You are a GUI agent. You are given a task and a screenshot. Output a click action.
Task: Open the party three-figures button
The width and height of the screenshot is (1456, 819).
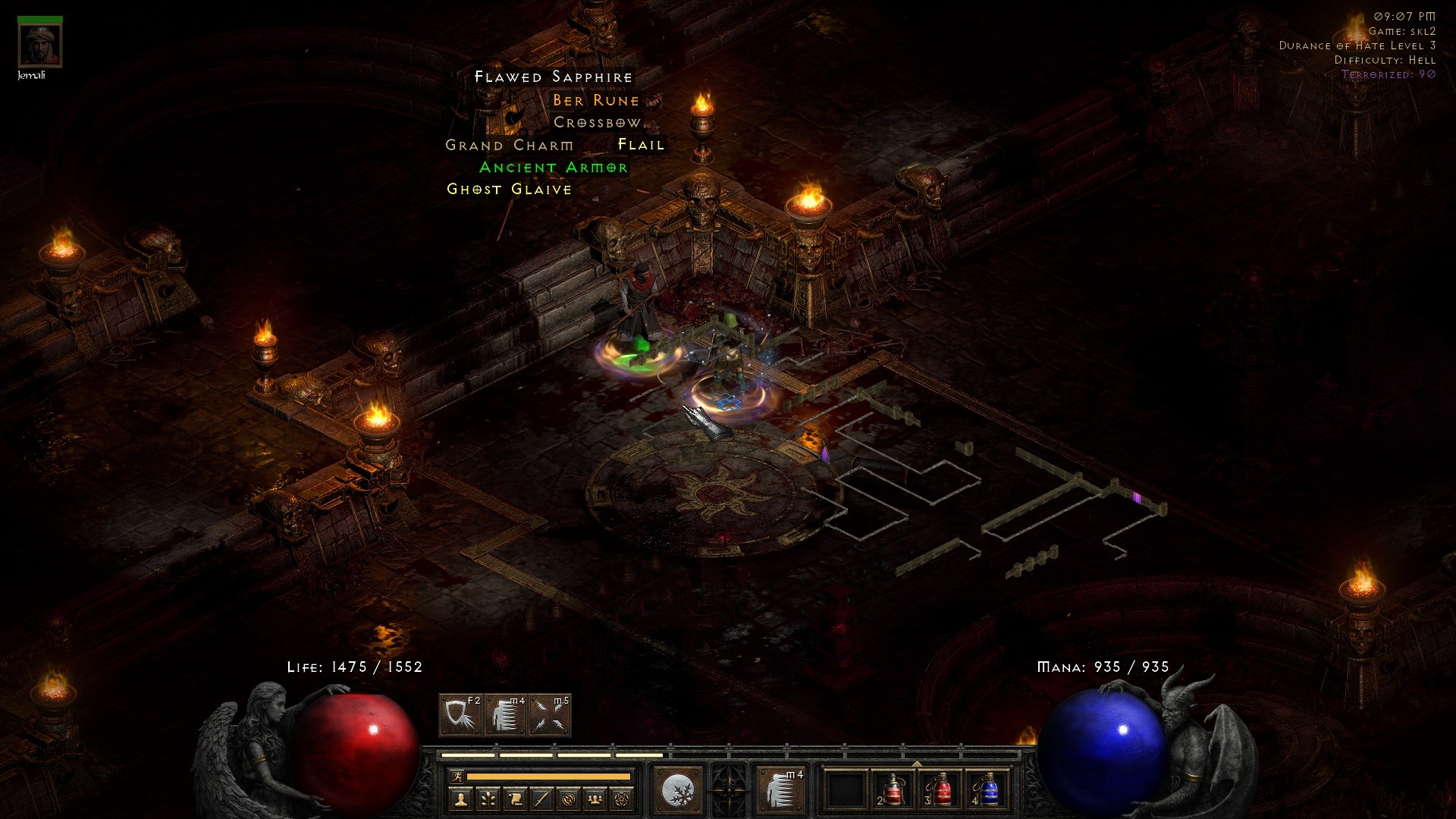595,799
